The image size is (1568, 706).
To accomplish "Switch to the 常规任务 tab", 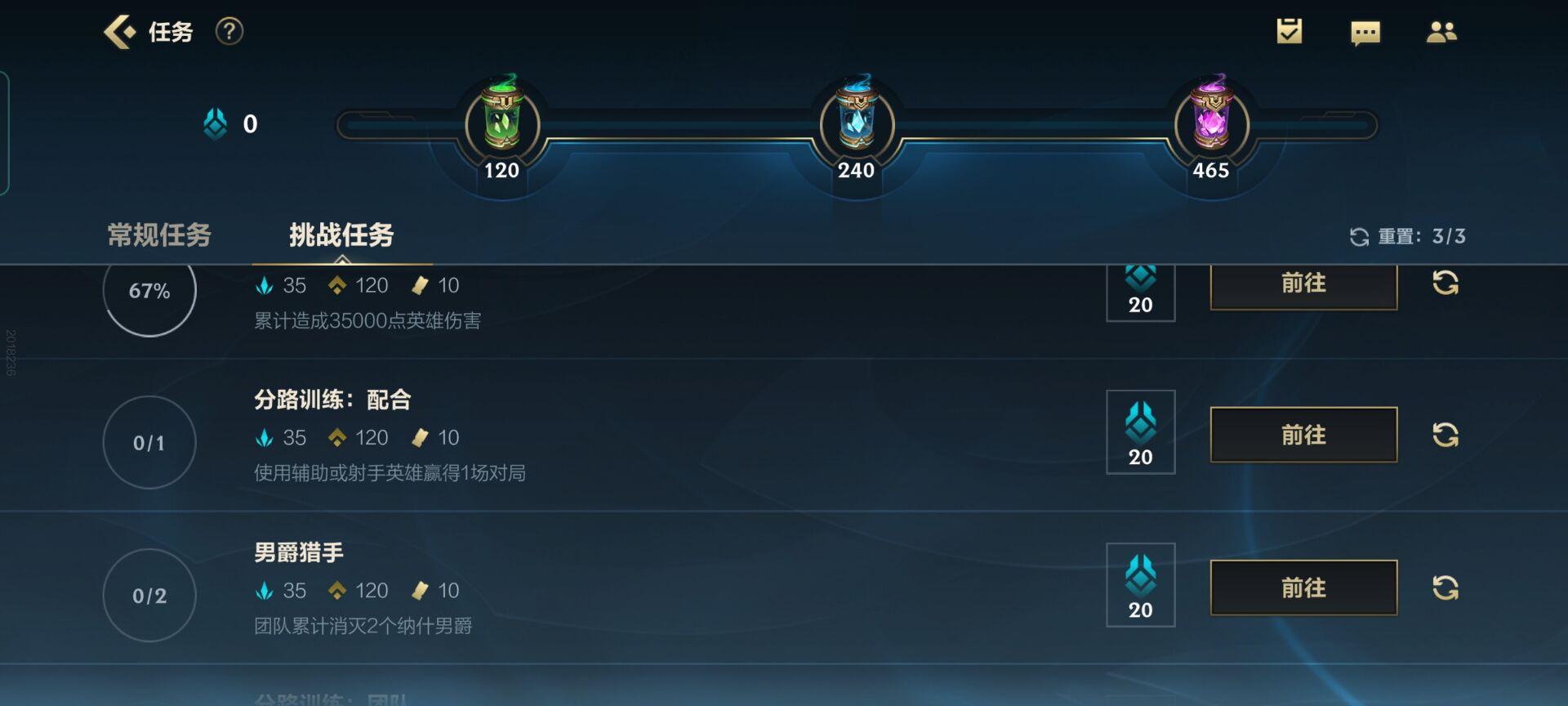I will 159,235.
